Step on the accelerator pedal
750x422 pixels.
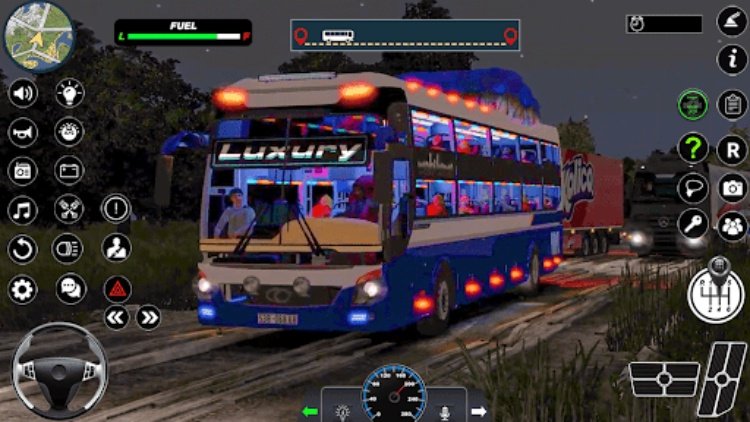[x=723, y=380]
